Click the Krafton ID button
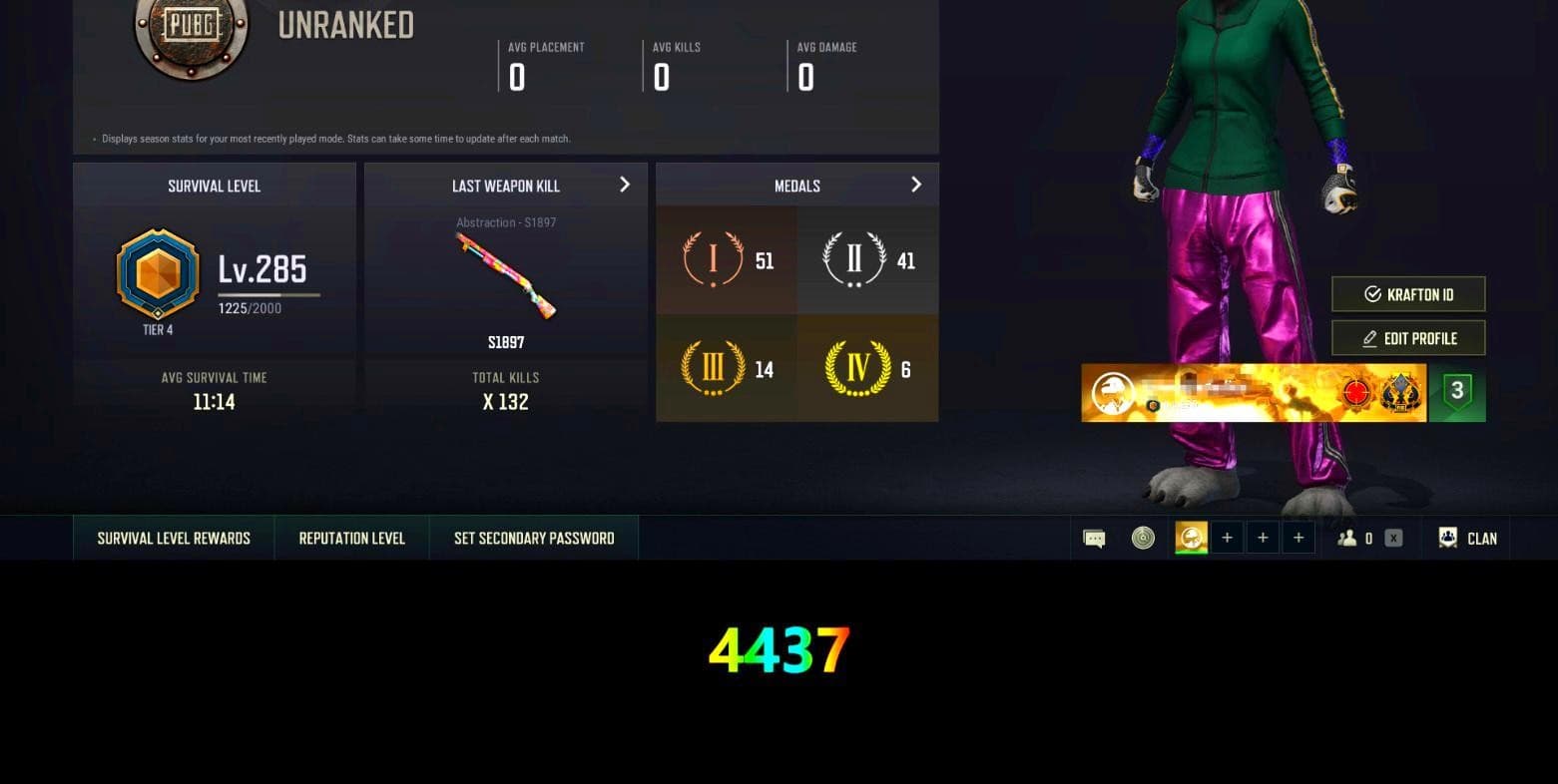Viewport: 1558px width, 784px height. click(x=1407, y=293)
